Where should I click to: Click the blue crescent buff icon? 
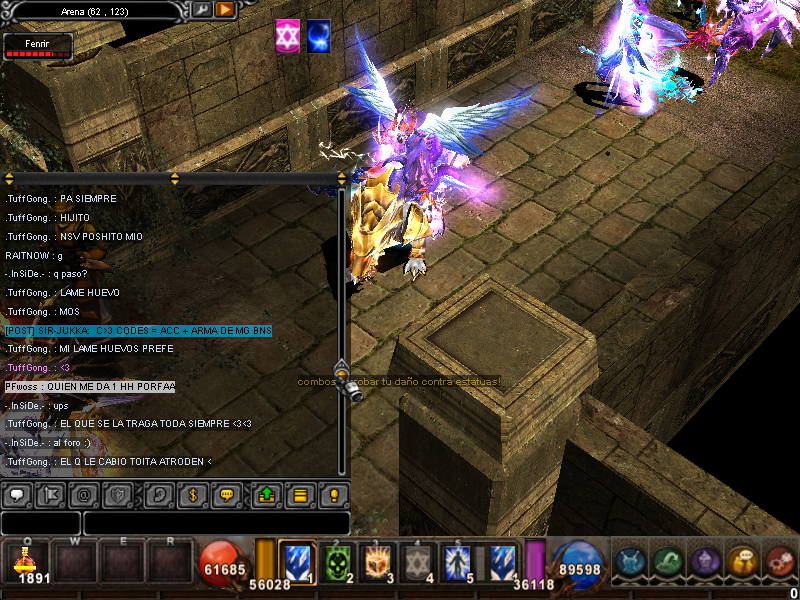(319, 35)
